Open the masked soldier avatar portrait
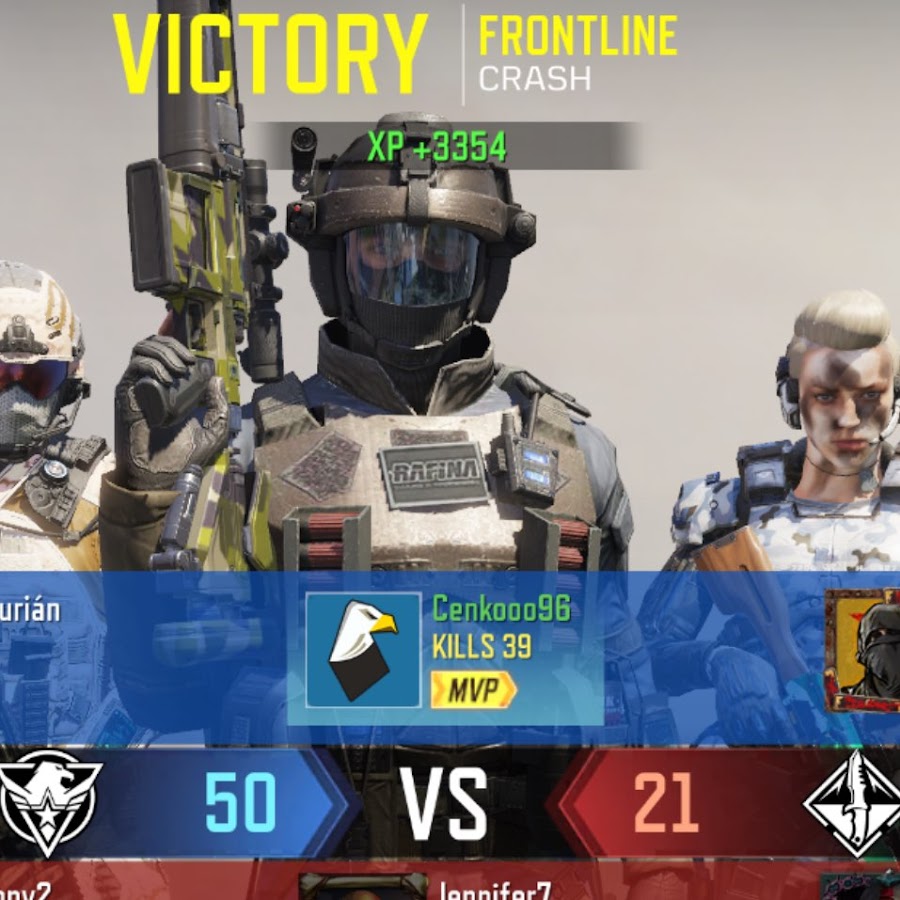 coord(864,650)
